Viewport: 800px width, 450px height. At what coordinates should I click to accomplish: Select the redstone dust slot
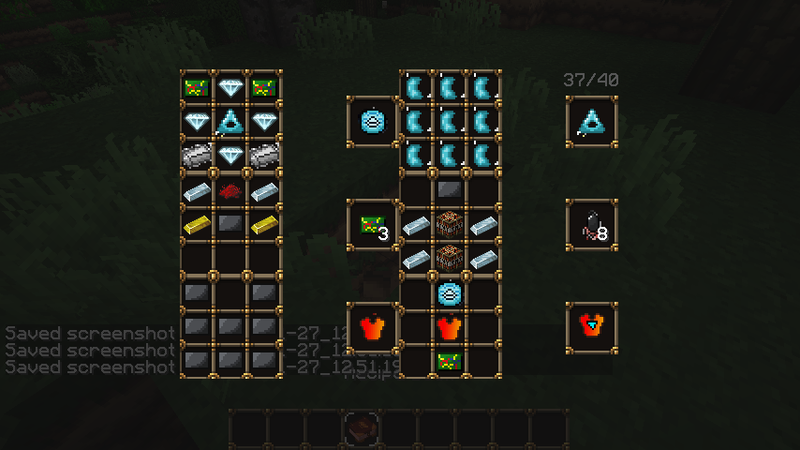(231, 191)
